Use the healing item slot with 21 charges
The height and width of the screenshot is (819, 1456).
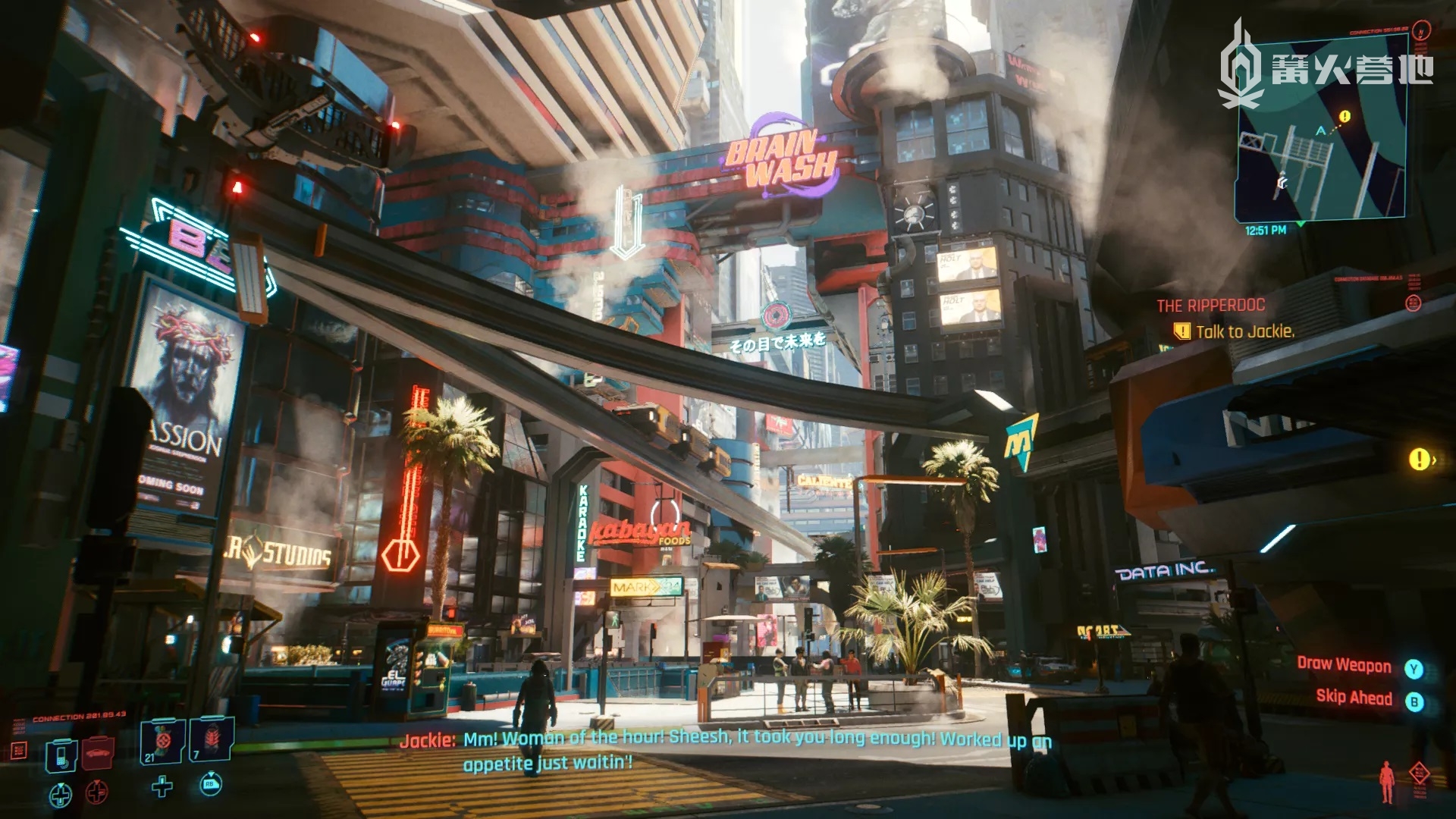click(162, 739)
